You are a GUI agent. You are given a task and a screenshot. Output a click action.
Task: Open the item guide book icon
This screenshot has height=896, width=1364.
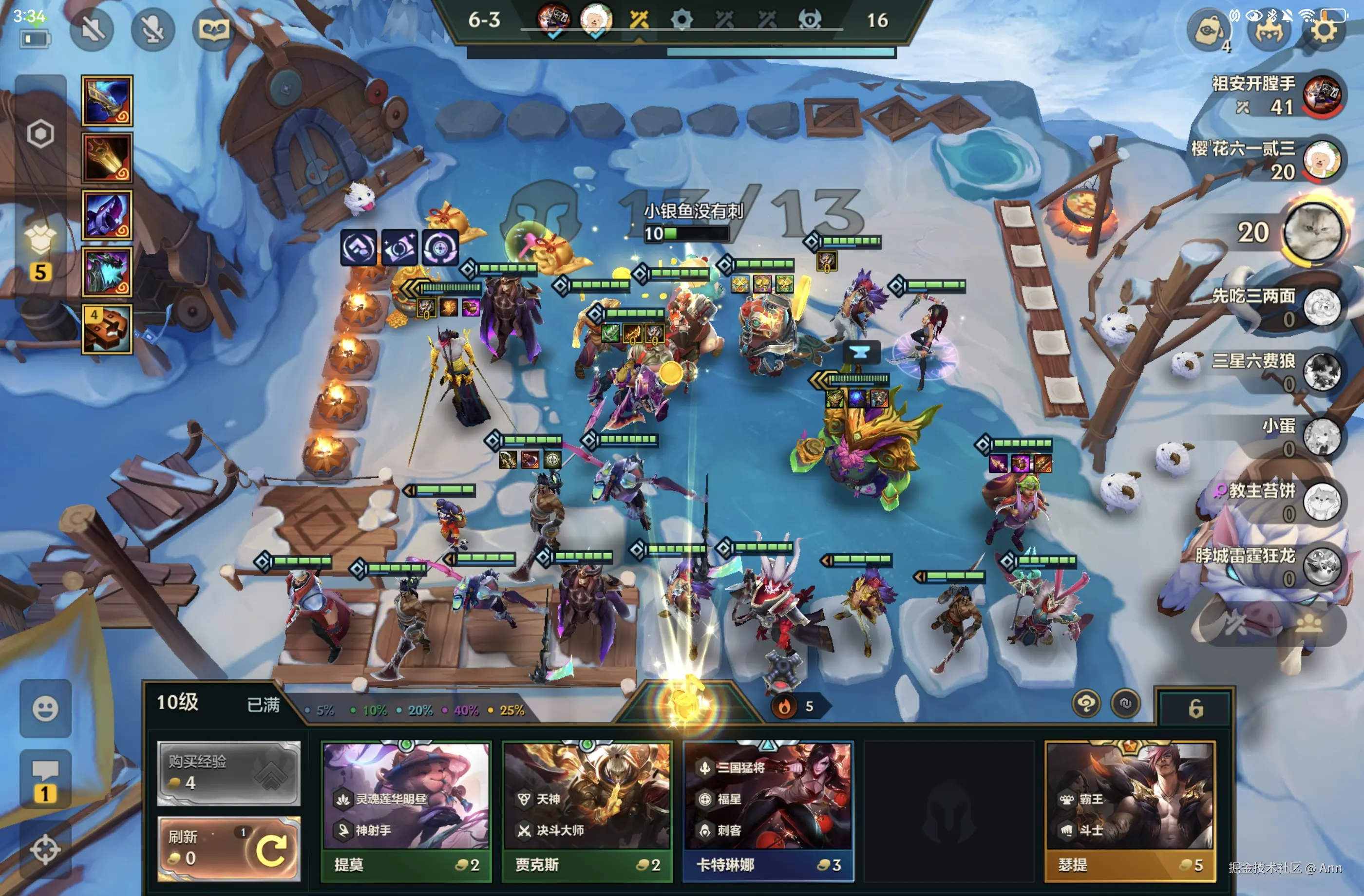(213, 29)
